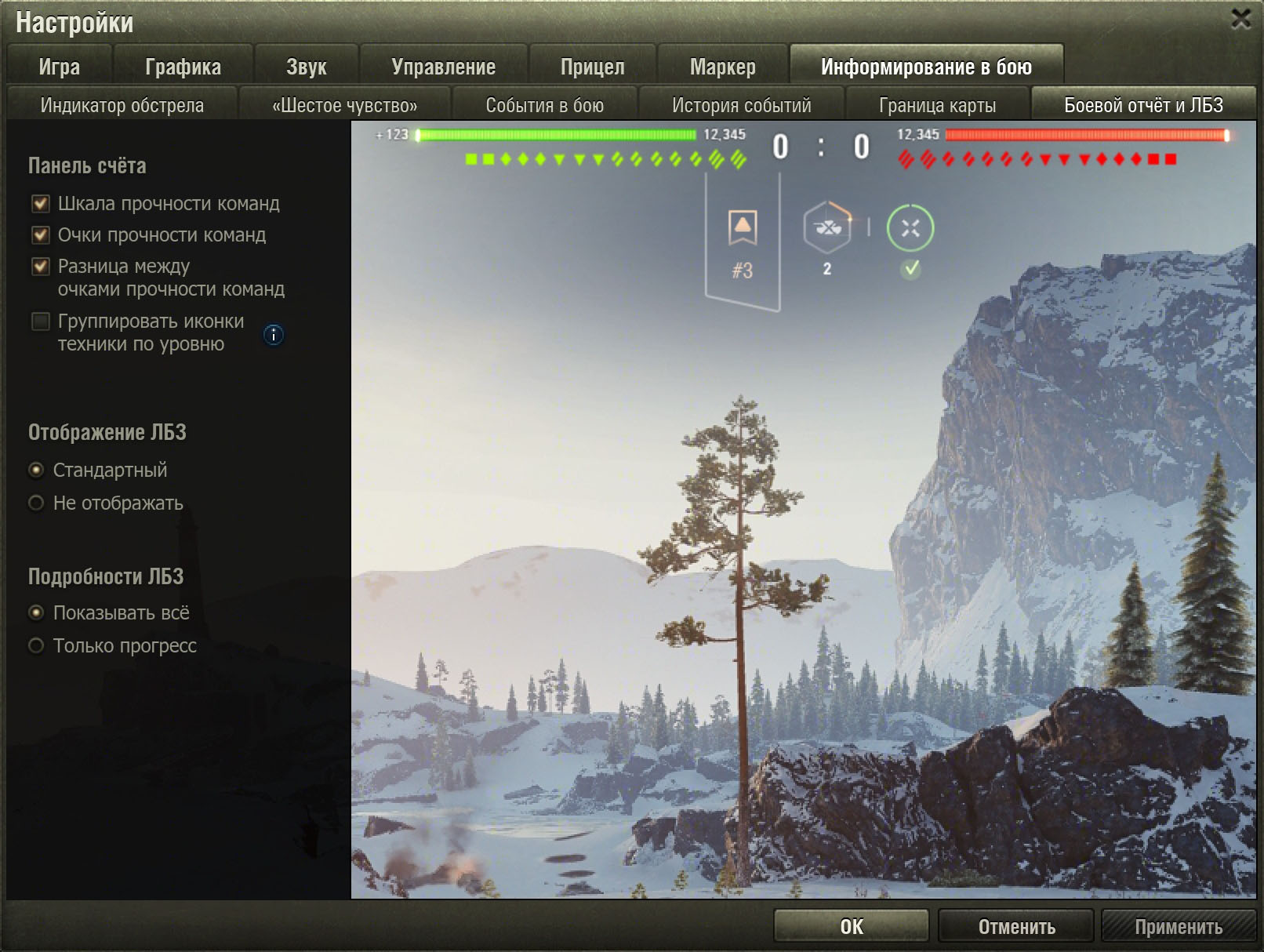Switch to the Игра settings tab
Screen dimensions: 1264x952
pyautogui.click(x=60, y=67)
